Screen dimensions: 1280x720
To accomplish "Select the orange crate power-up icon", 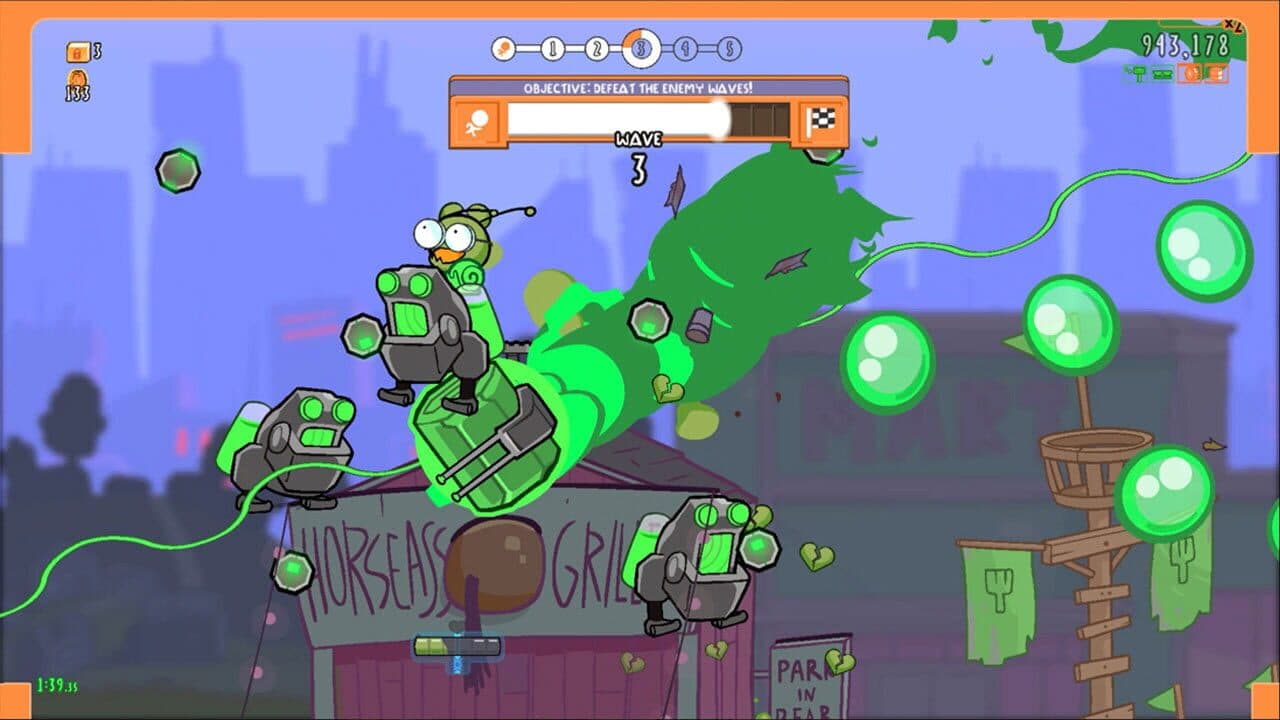I will [1215, 73].
